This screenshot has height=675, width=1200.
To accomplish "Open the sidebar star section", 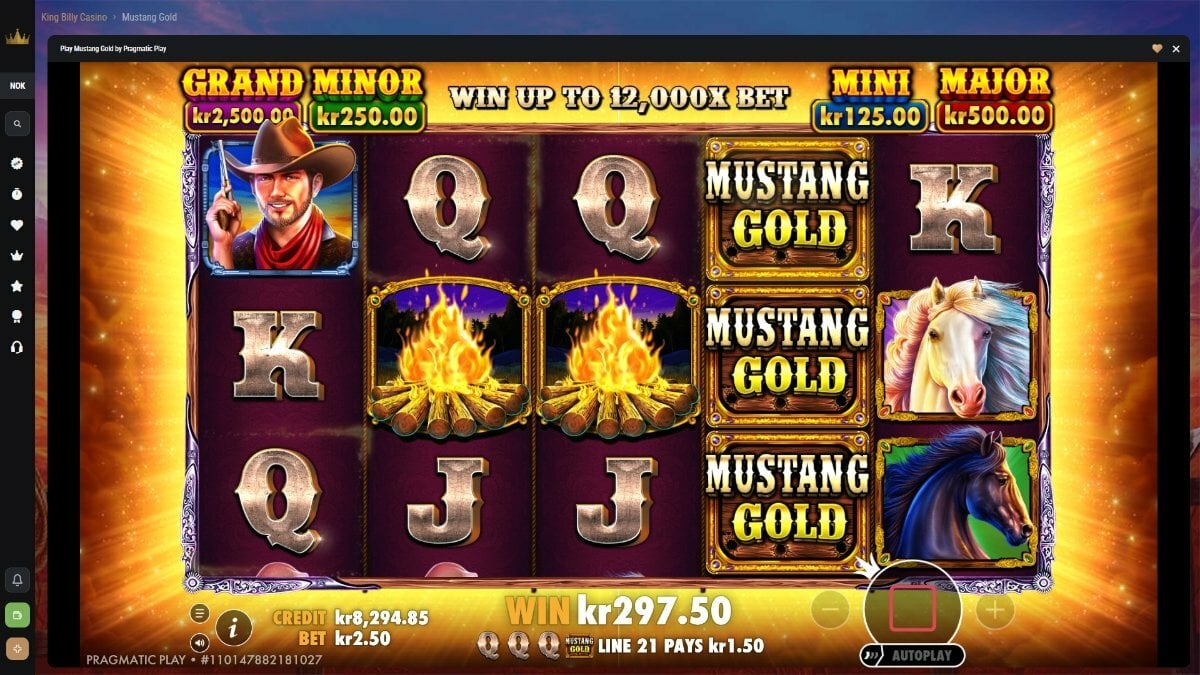I will point(17,286).
